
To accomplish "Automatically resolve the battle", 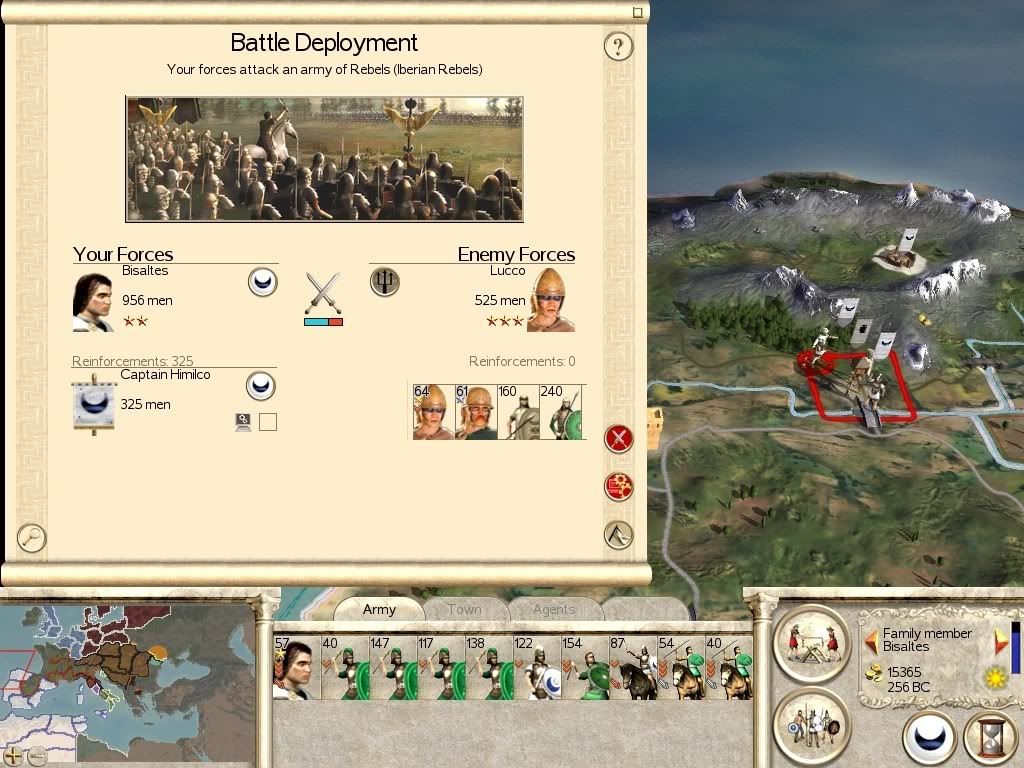I will pos(619,486).
